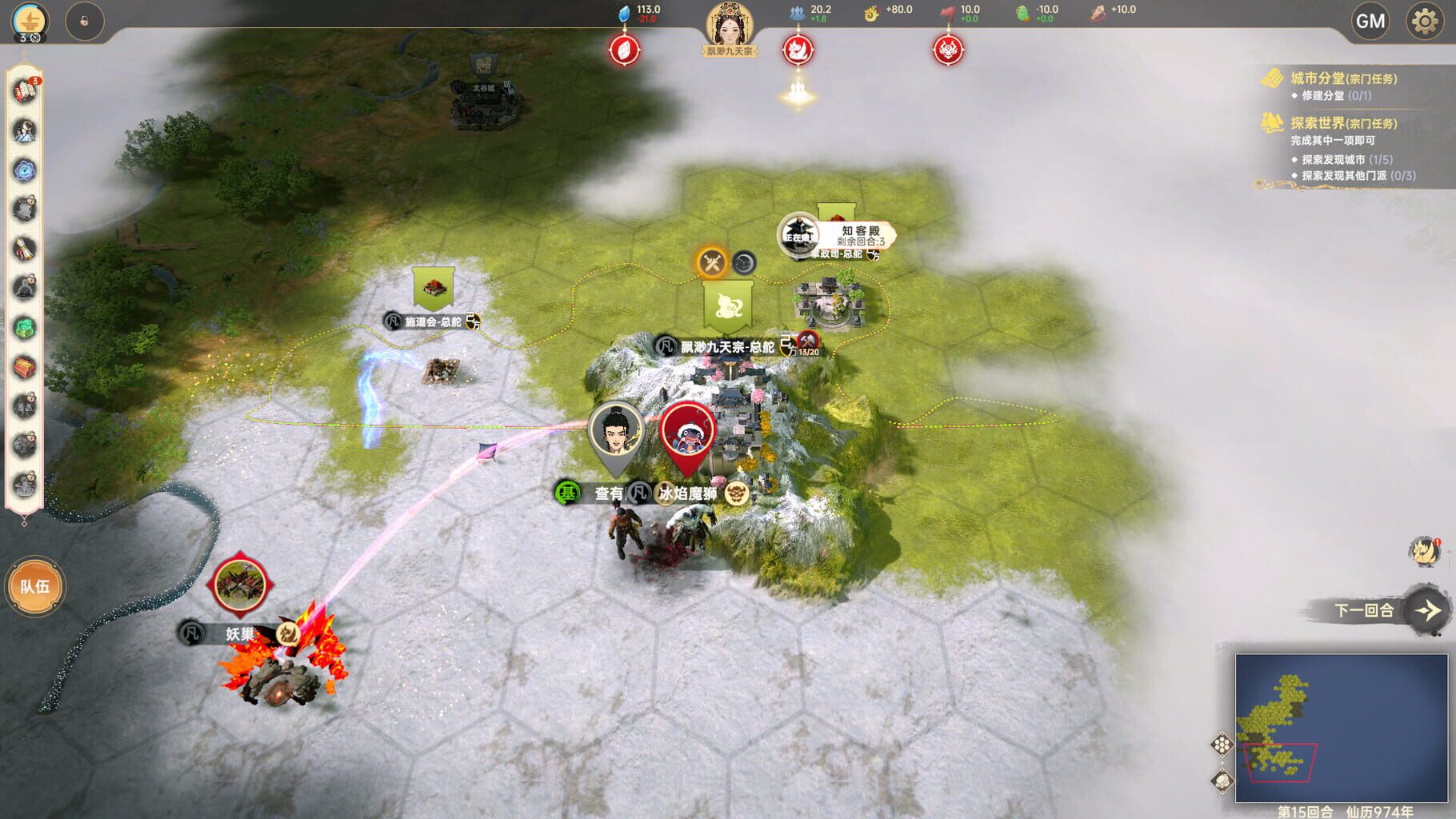
Task: Click the scroll icon in the left sidebar
Action: 26,250
